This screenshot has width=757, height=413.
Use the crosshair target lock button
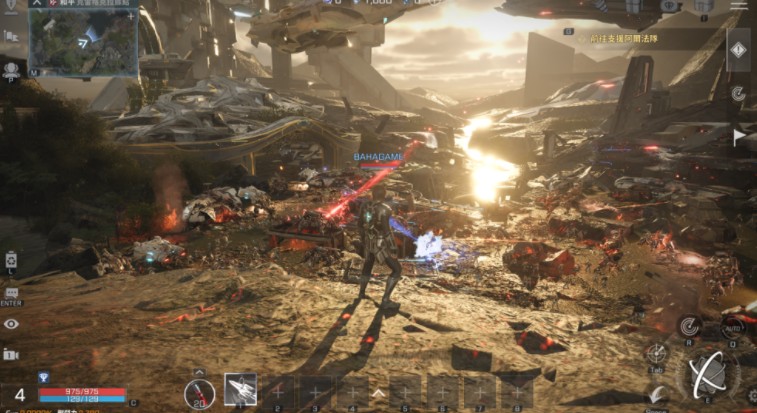(657, 353)
